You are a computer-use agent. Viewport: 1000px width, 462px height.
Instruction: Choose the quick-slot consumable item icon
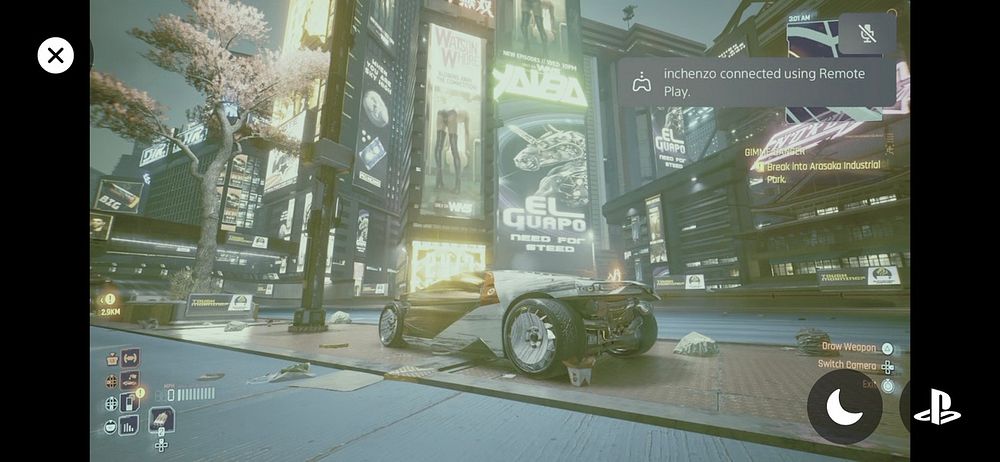161,419
